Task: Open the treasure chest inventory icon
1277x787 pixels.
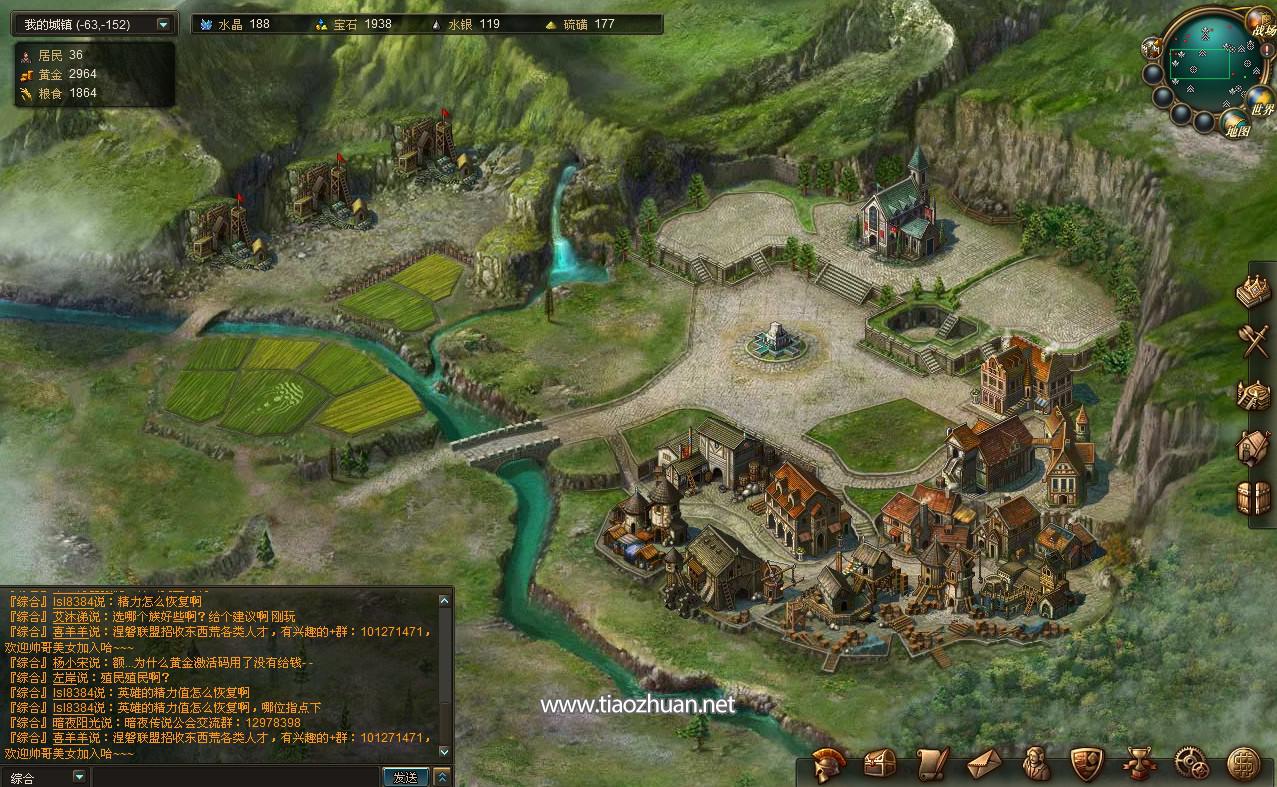Action: (880, 764)
